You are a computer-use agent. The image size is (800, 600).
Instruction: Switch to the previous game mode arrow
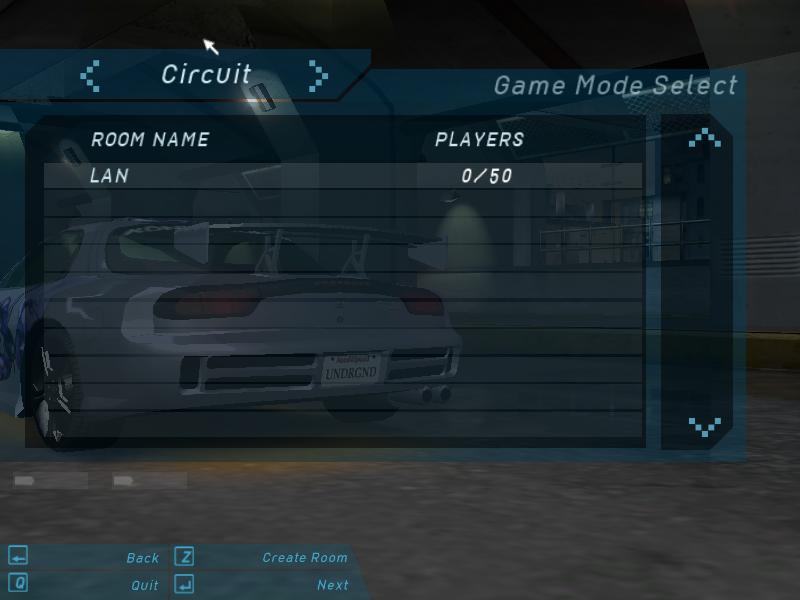[91, 76]
